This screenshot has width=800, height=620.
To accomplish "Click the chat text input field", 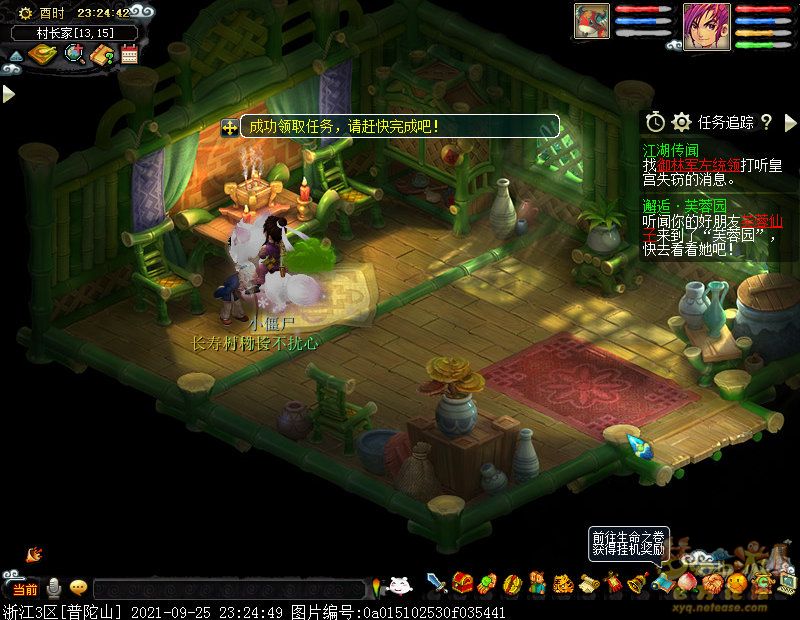I will tap(230, 589).
